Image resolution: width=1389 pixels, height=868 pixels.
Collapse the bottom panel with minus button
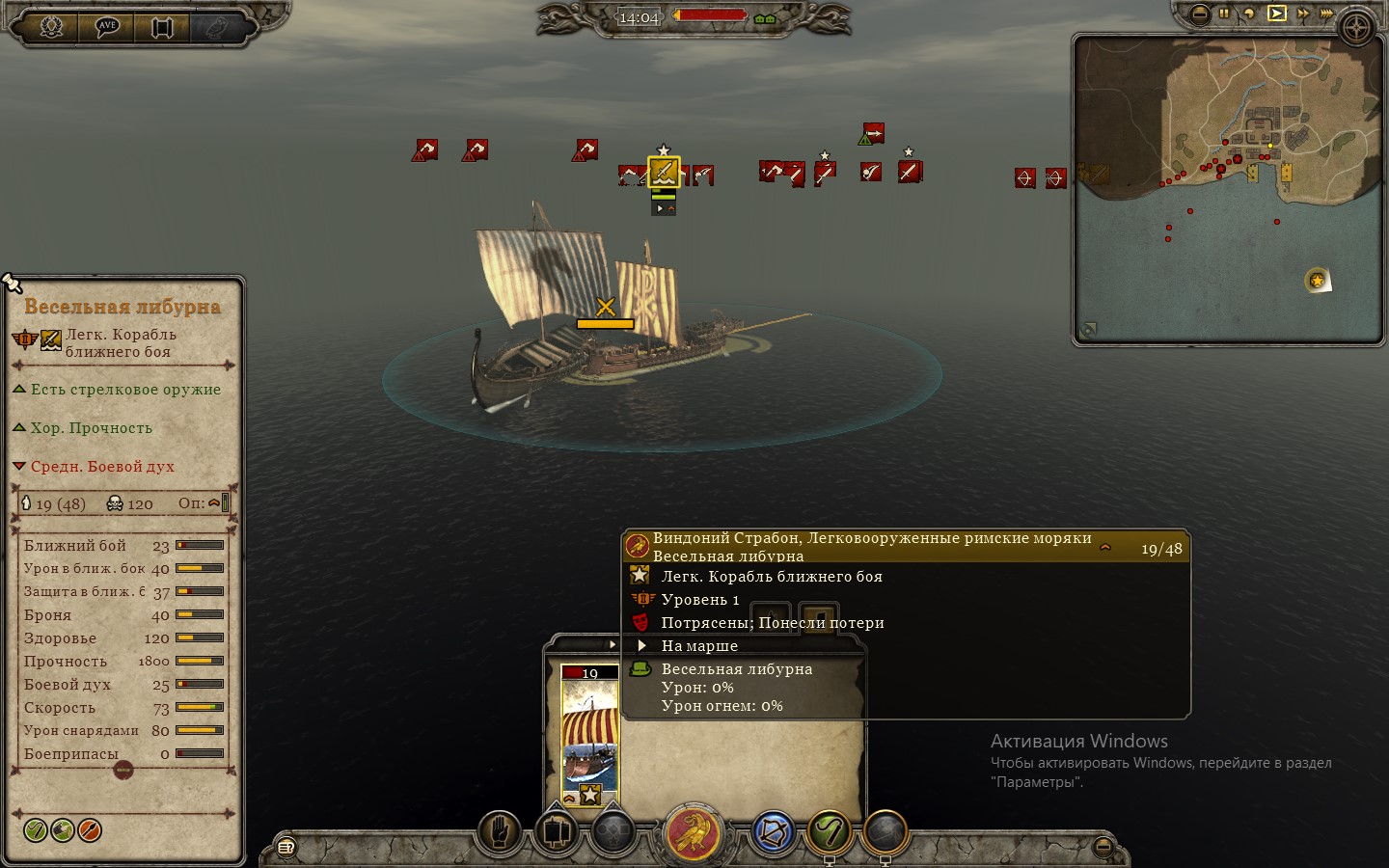point(1103,848)
